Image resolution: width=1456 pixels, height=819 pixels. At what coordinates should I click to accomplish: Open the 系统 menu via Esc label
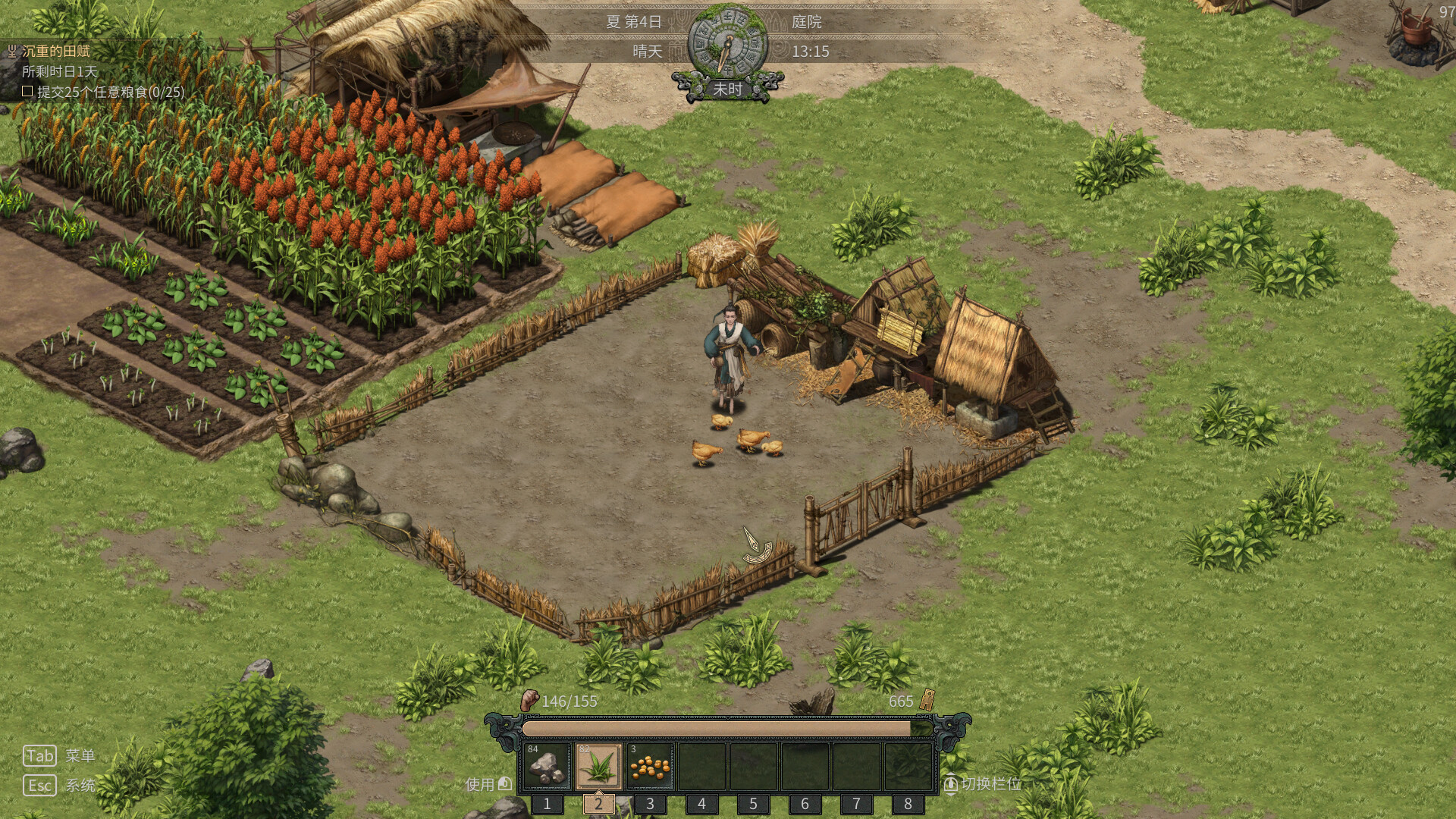[80, 786]
